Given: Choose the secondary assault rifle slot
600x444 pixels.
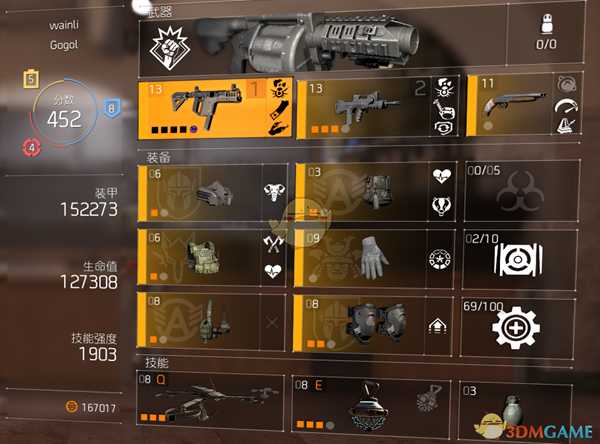Looking at the screenshot, I should click(377, 107).
